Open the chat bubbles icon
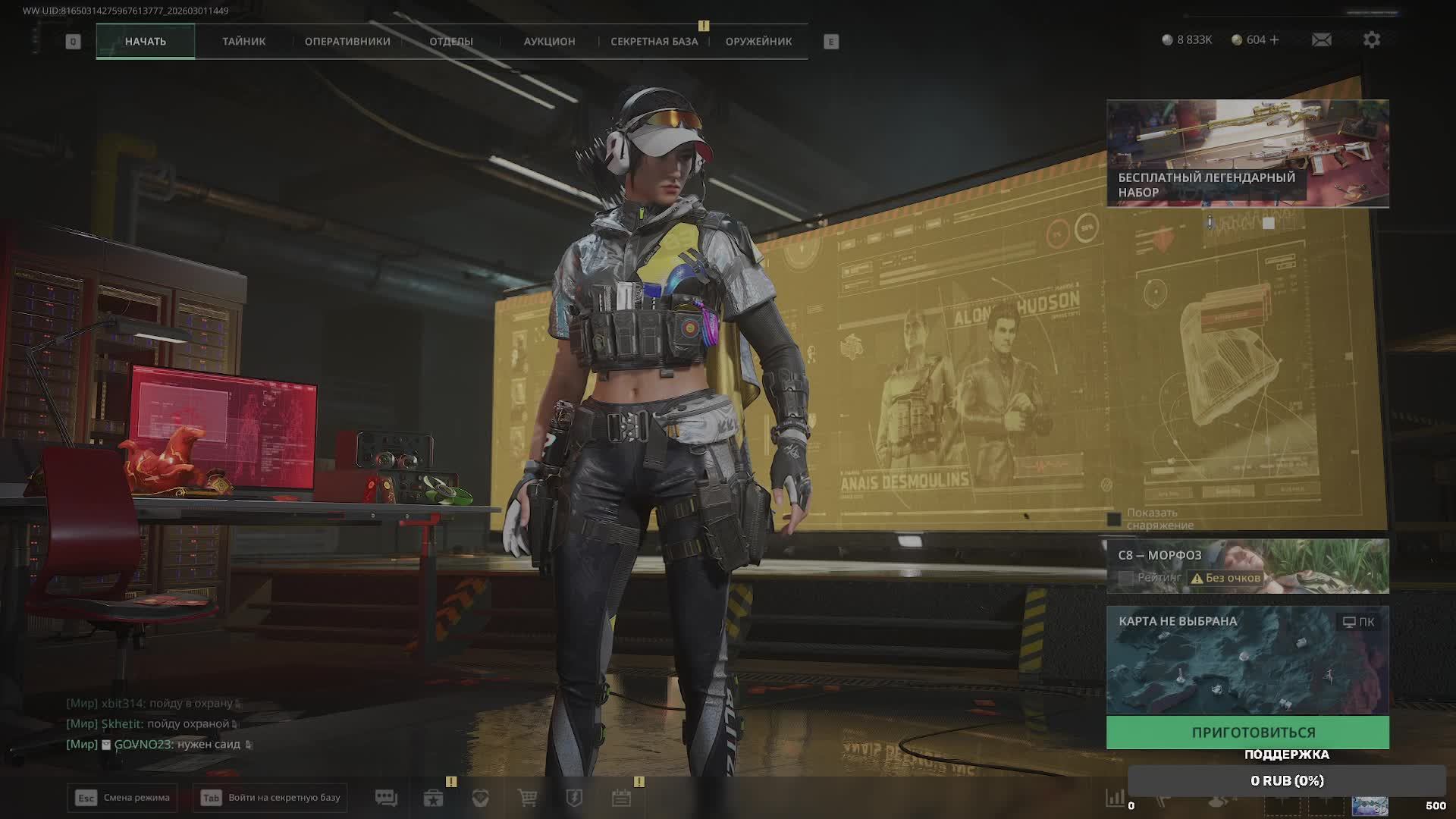Viewport: 1456px width, 819px height. tap(386, 798)
